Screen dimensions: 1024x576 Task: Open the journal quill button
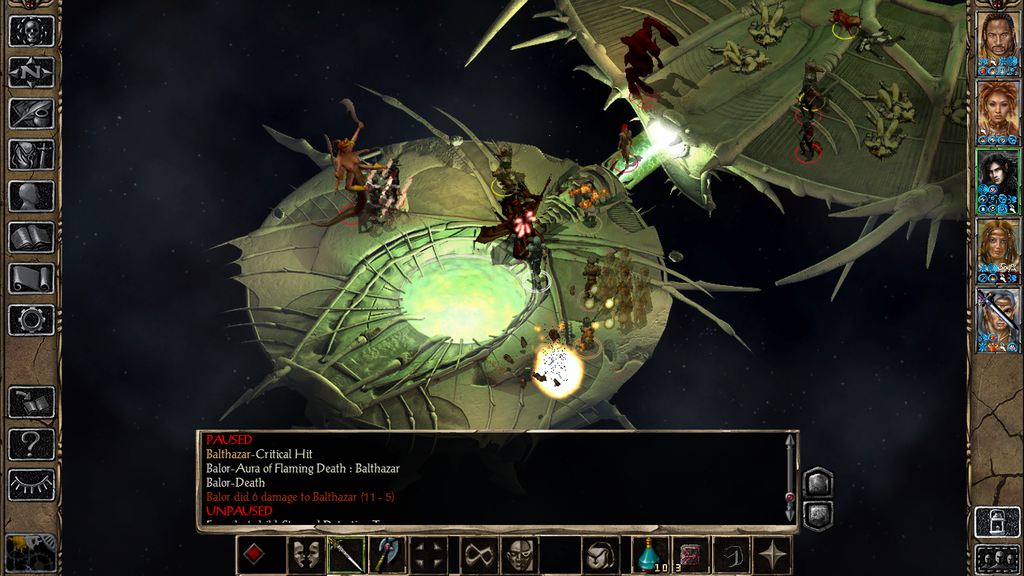tap(31, 113)
